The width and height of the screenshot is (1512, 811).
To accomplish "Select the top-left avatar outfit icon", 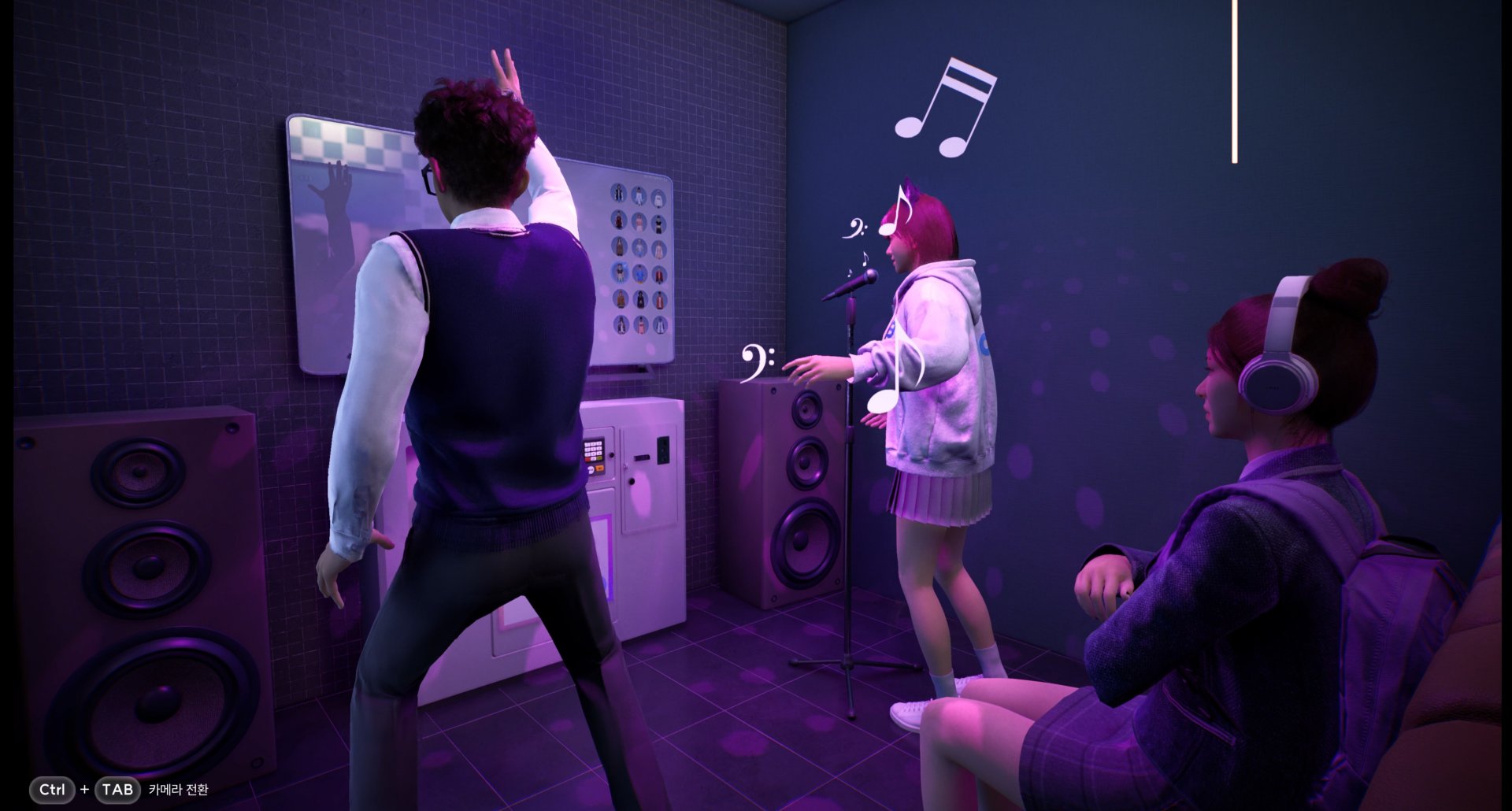I will click(x=619, y=194).
